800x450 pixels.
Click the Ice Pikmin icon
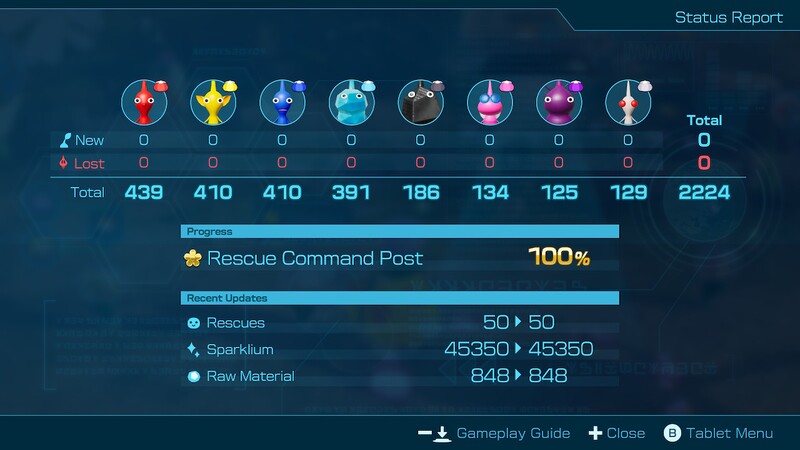point(350,101)
